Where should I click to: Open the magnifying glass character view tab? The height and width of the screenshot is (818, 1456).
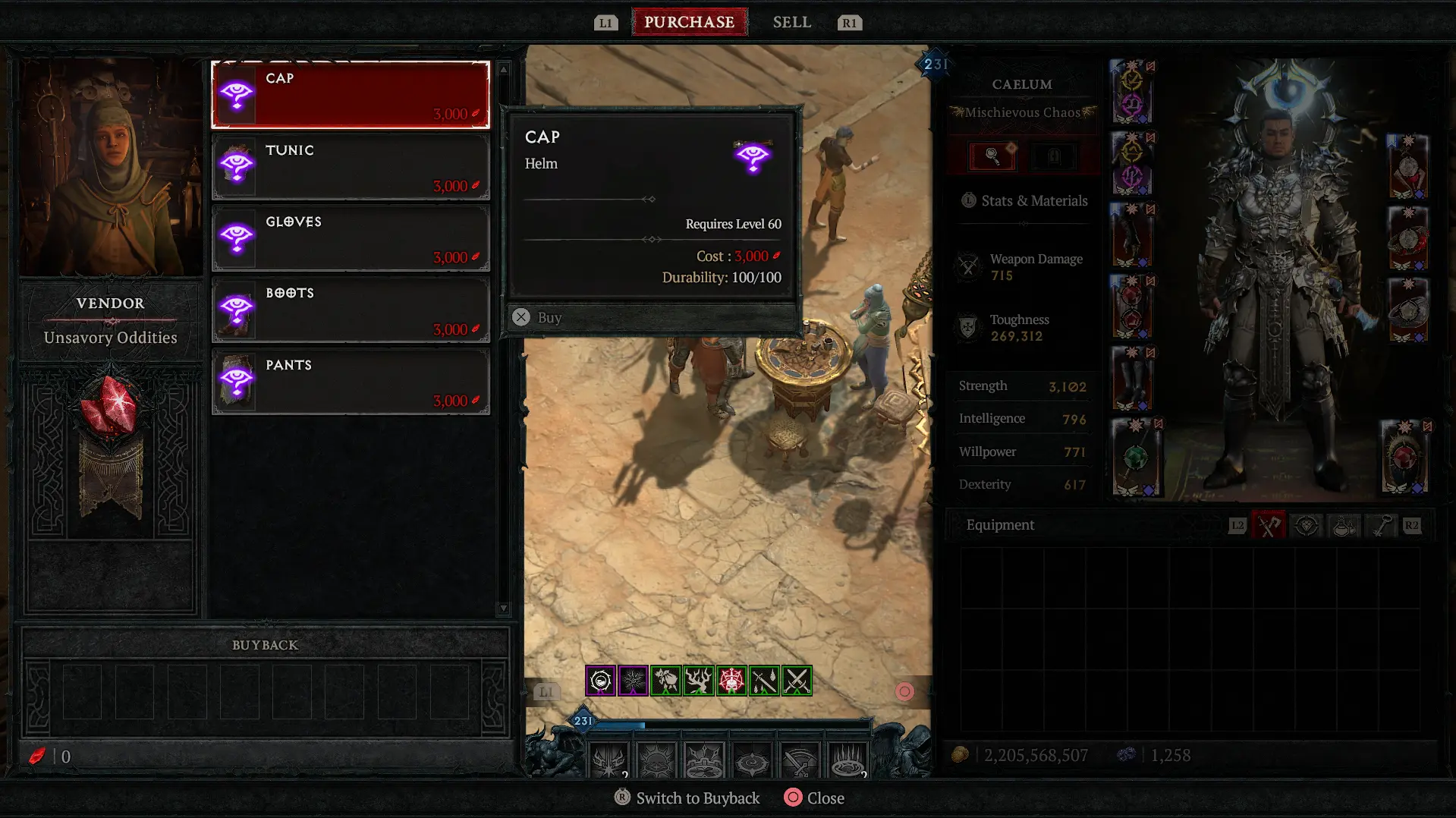click(x=992, y=156)
